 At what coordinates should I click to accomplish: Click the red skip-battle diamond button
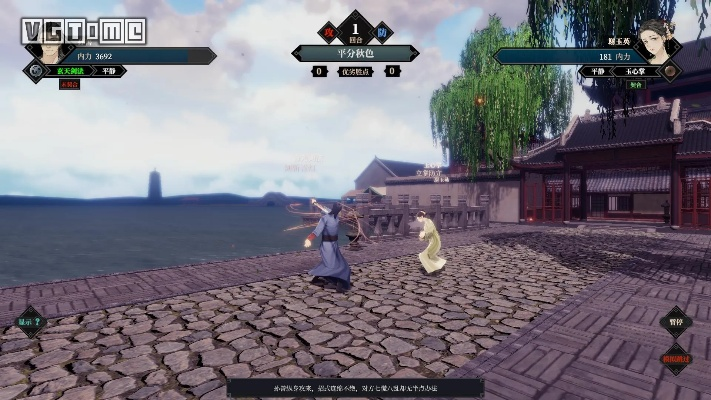pyautogui.click(x=676, y=358)
